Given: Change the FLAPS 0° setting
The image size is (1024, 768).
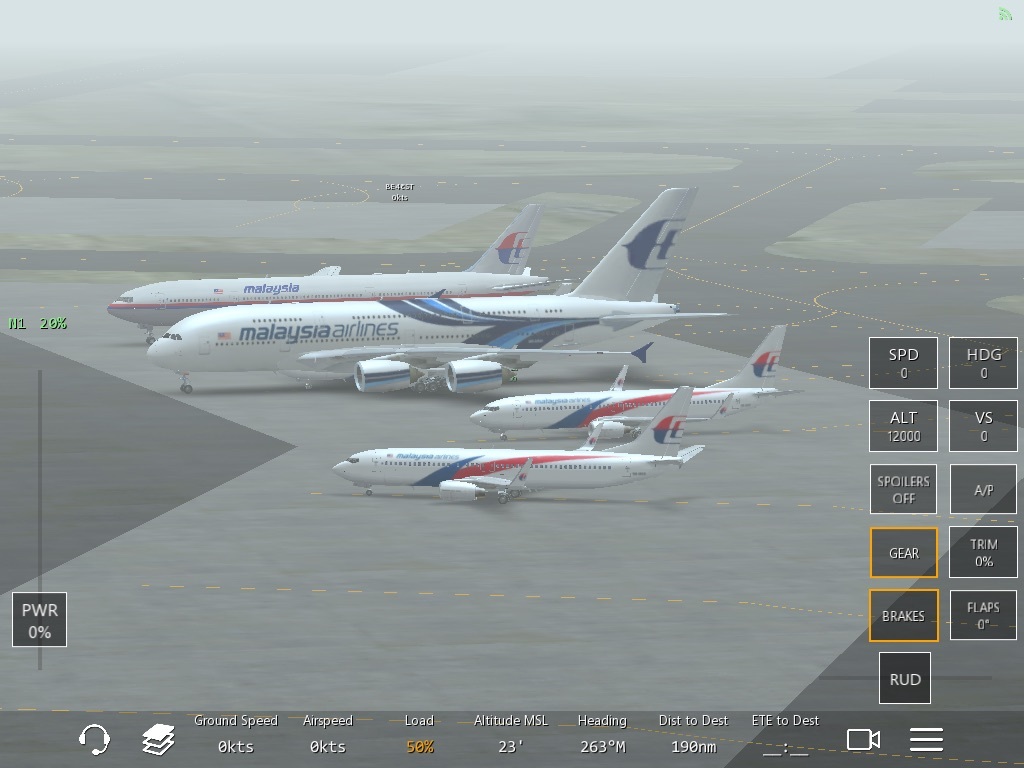Looking at the screenshot, I should [x=983, y=616].
